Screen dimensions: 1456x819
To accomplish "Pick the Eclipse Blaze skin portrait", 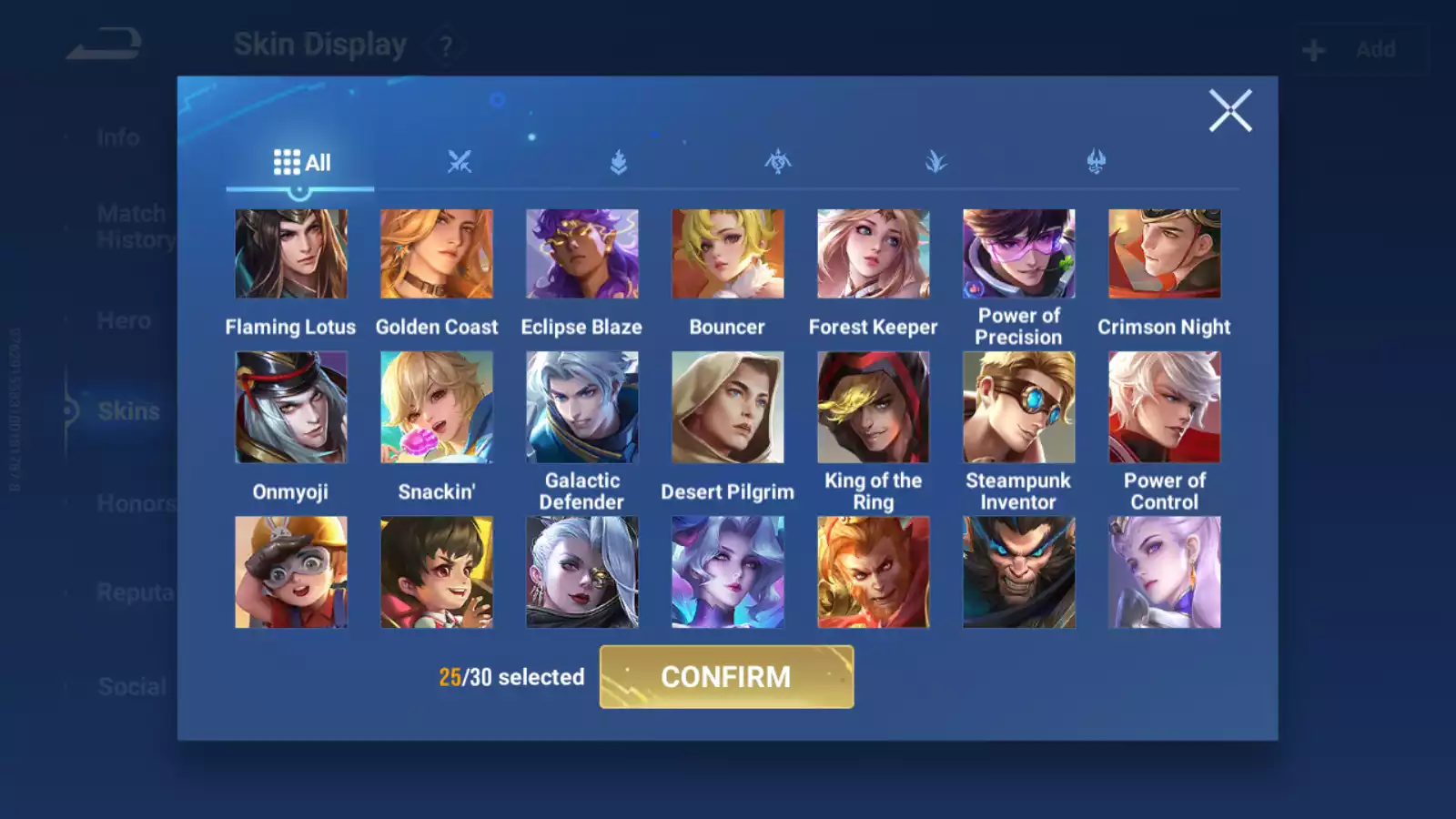I will [x=582, y=254].
